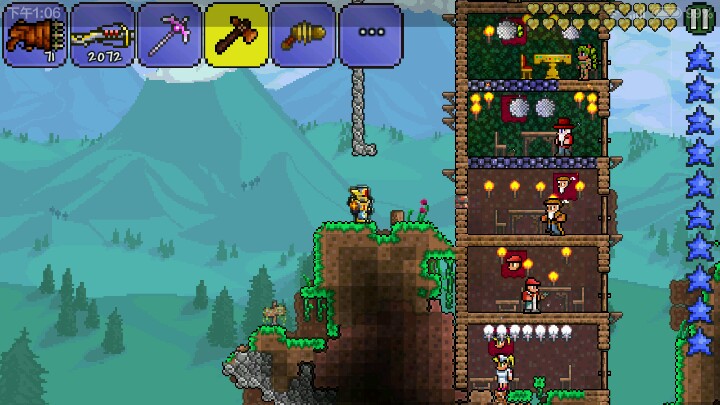Select the clawed glove hotbar slot
This screenshot has width=720, height=405.
[35, 35]
